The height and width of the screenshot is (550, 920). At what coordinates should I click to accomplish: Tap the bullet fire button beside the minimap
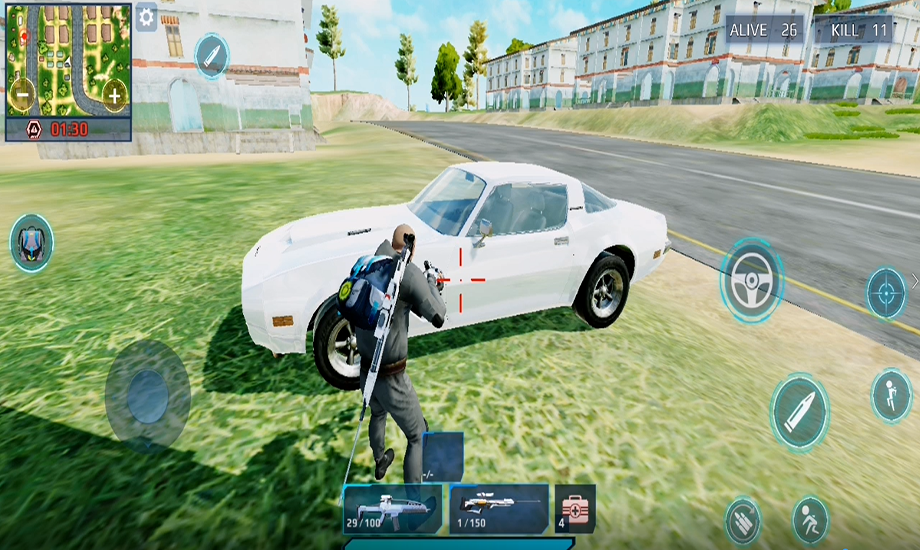pos(211,55)
